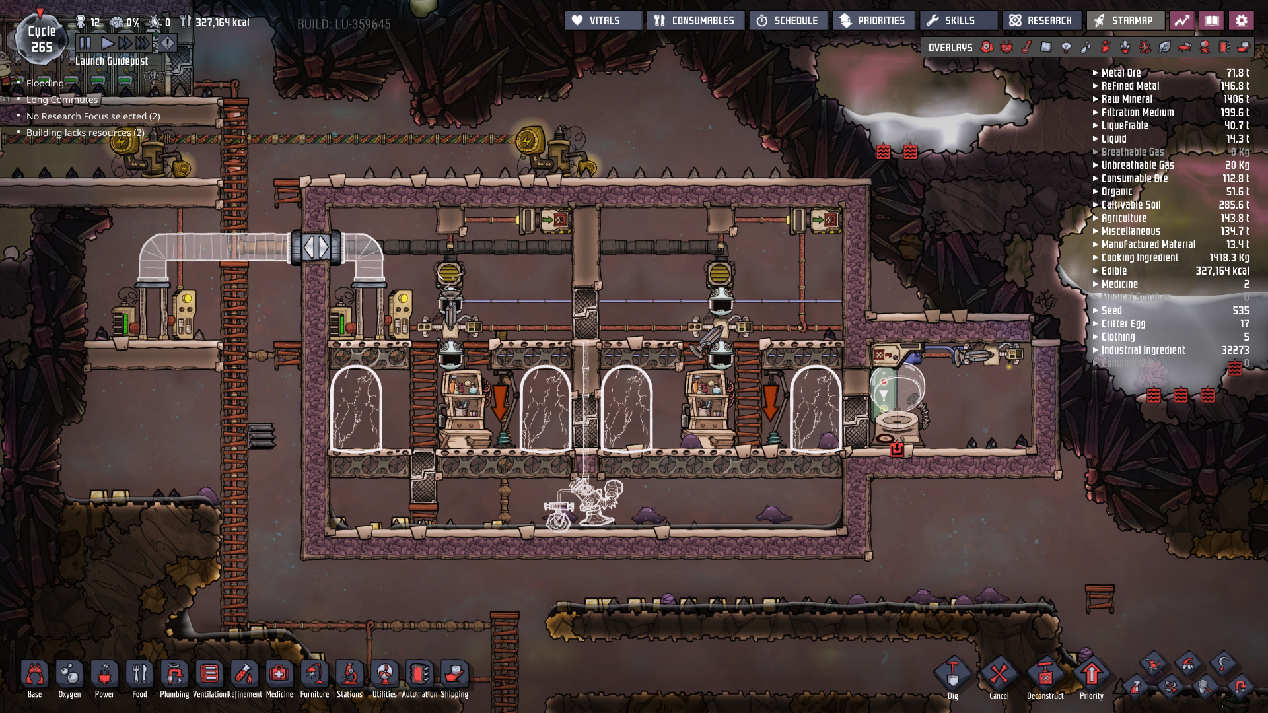The image size is (1268, 713).
Task: Open the Oxygen build category
Action: pos(70,674)
